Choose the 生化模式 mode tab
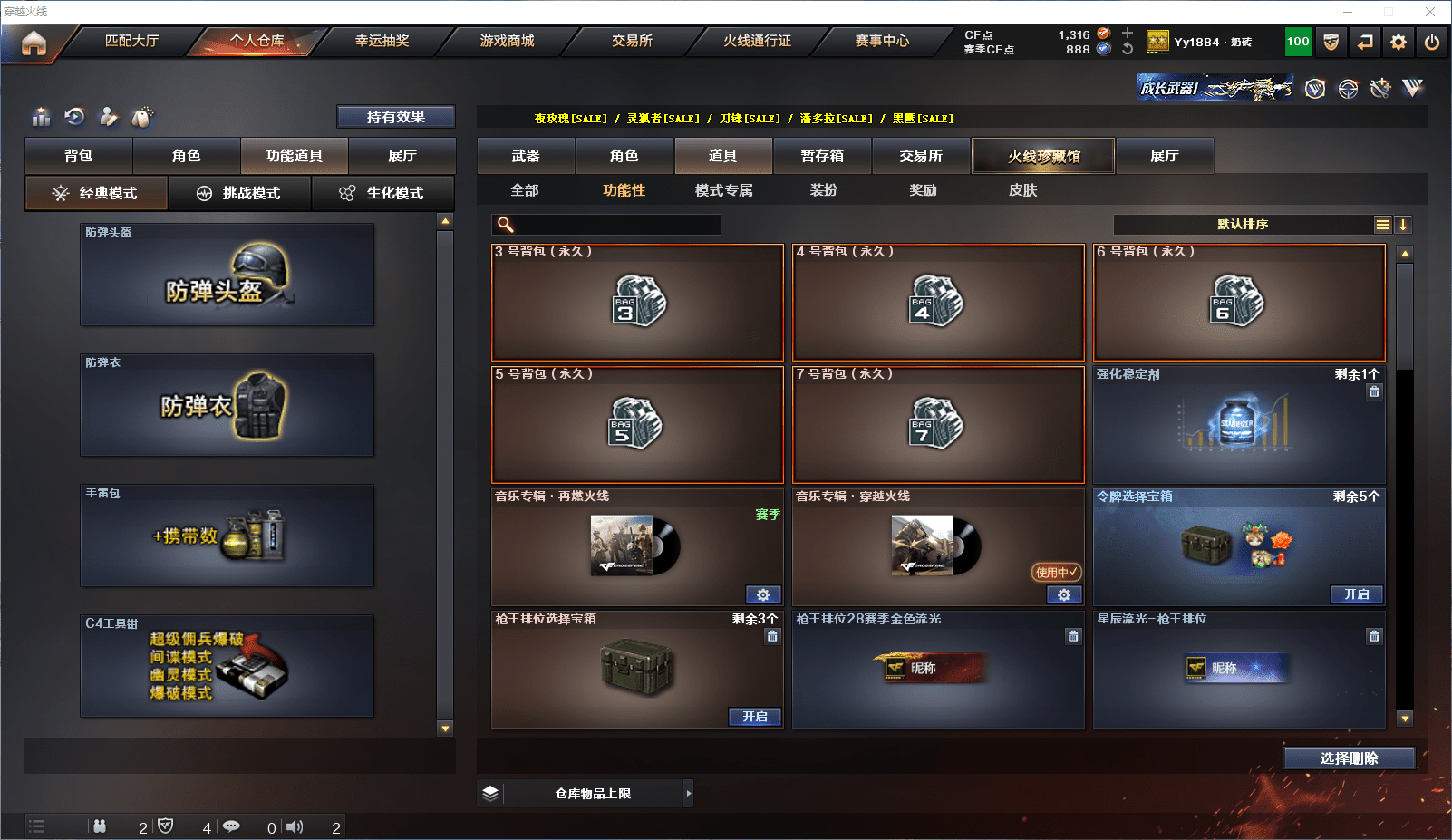Screen dimensions: 1452x840 tap(382, 193)
